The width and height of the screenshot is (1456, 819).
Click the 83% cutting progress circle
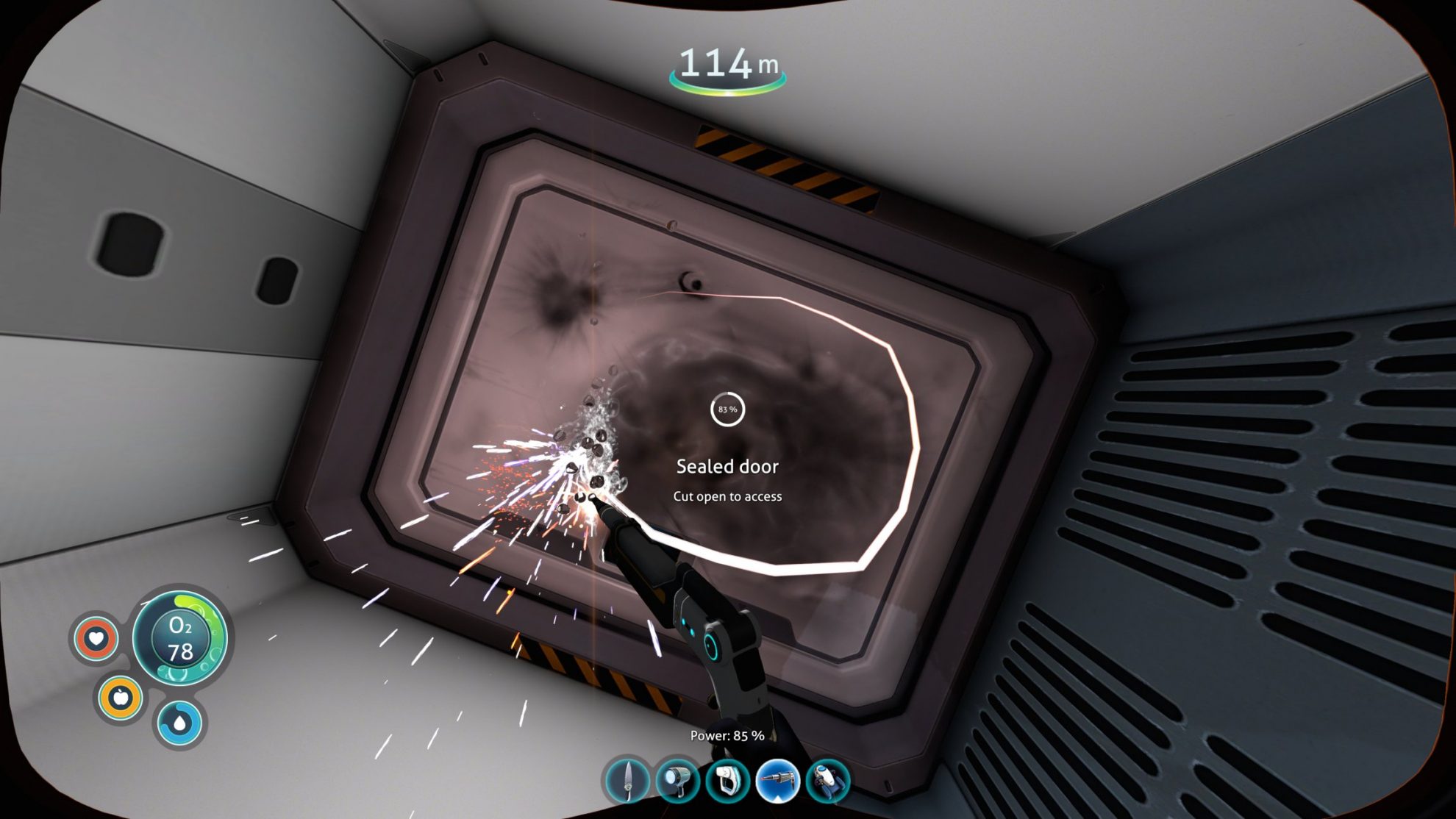(727, 409)
